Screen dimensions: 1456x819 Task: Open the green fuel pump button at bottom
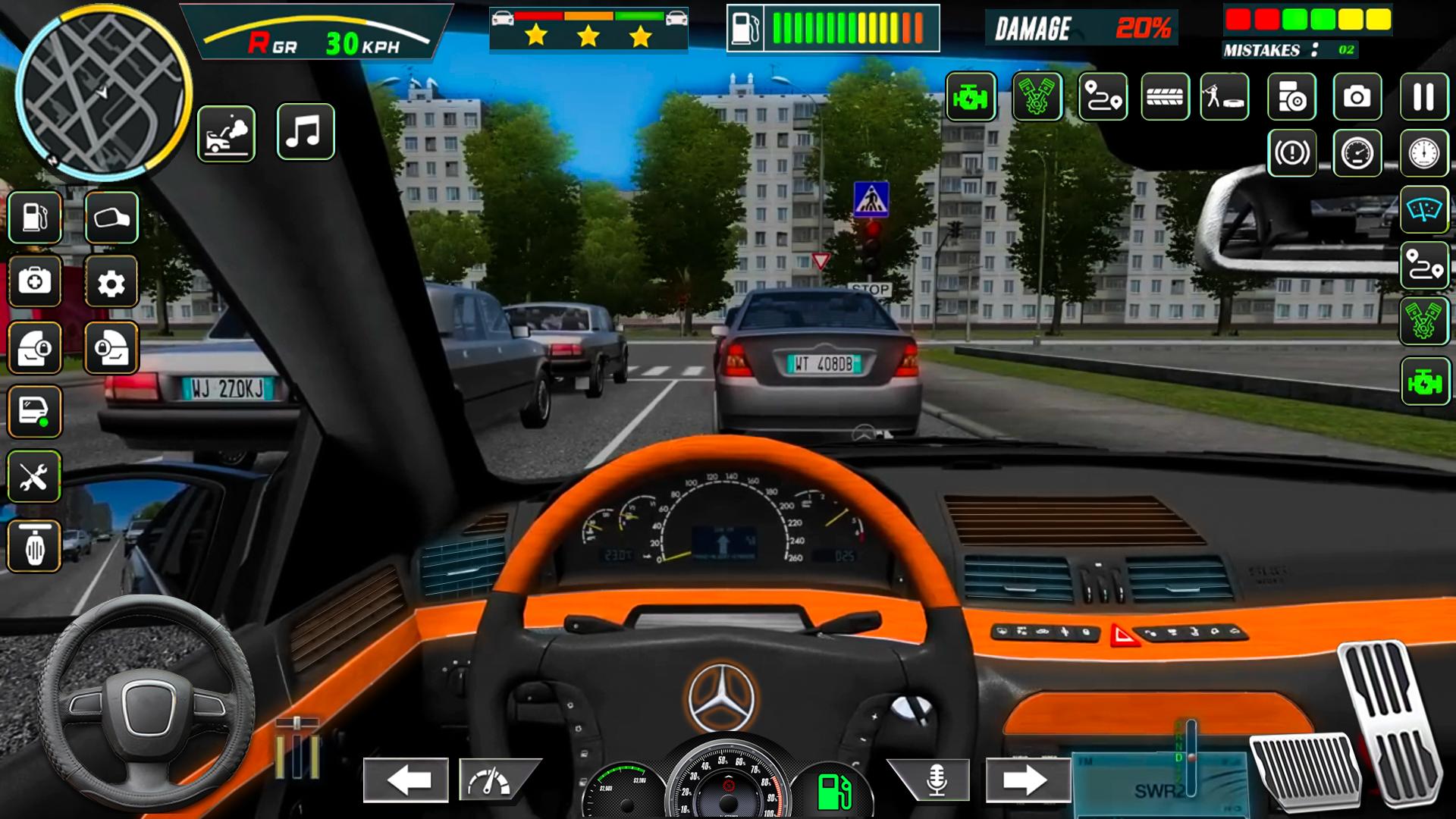click(x=833, y=791)
